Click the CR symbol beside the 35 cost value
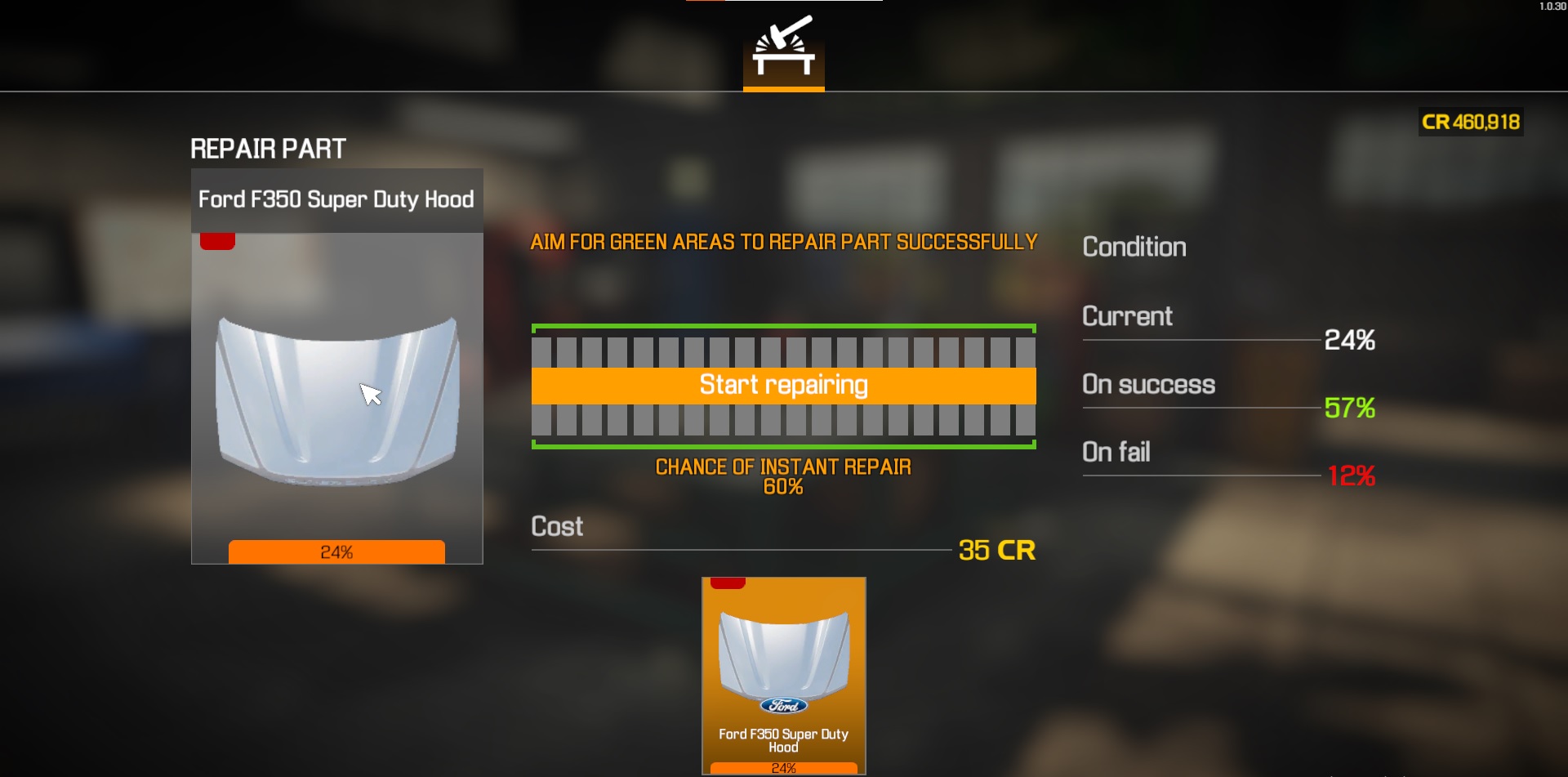The image size is (1568, 777). (x=1019, y=550)
